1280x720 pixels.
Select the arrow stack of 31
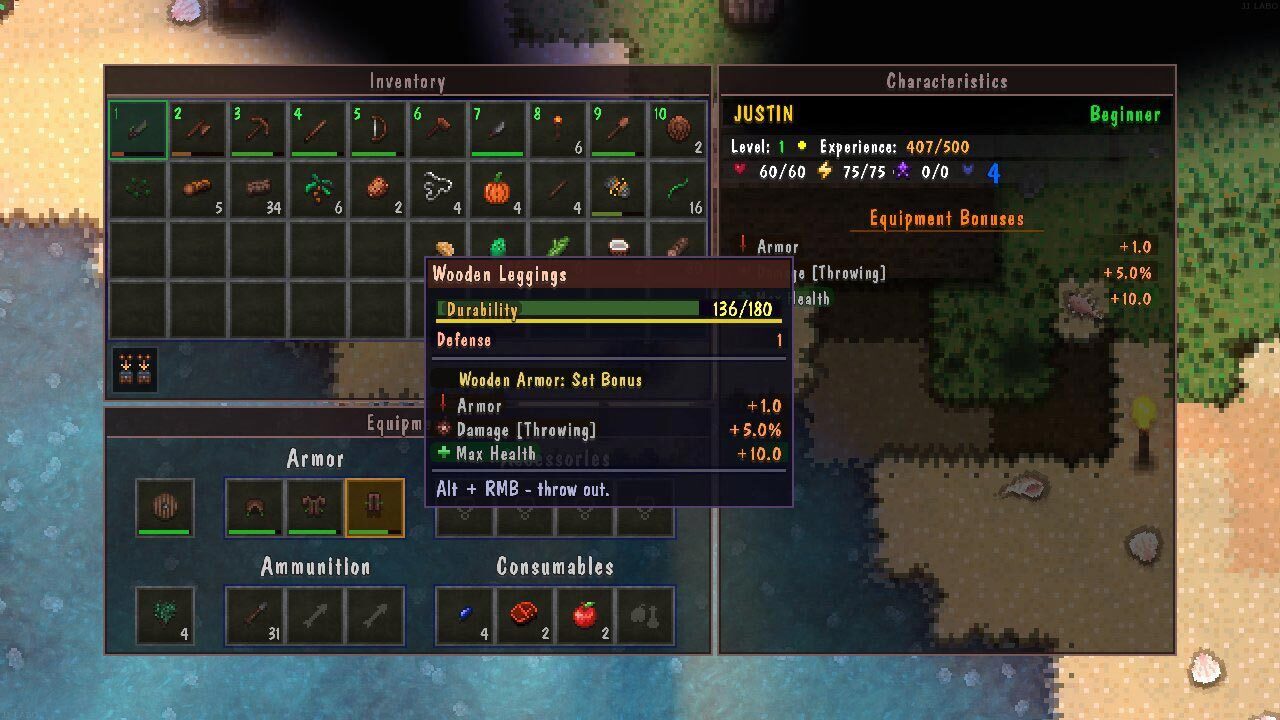tap(254, 615)
